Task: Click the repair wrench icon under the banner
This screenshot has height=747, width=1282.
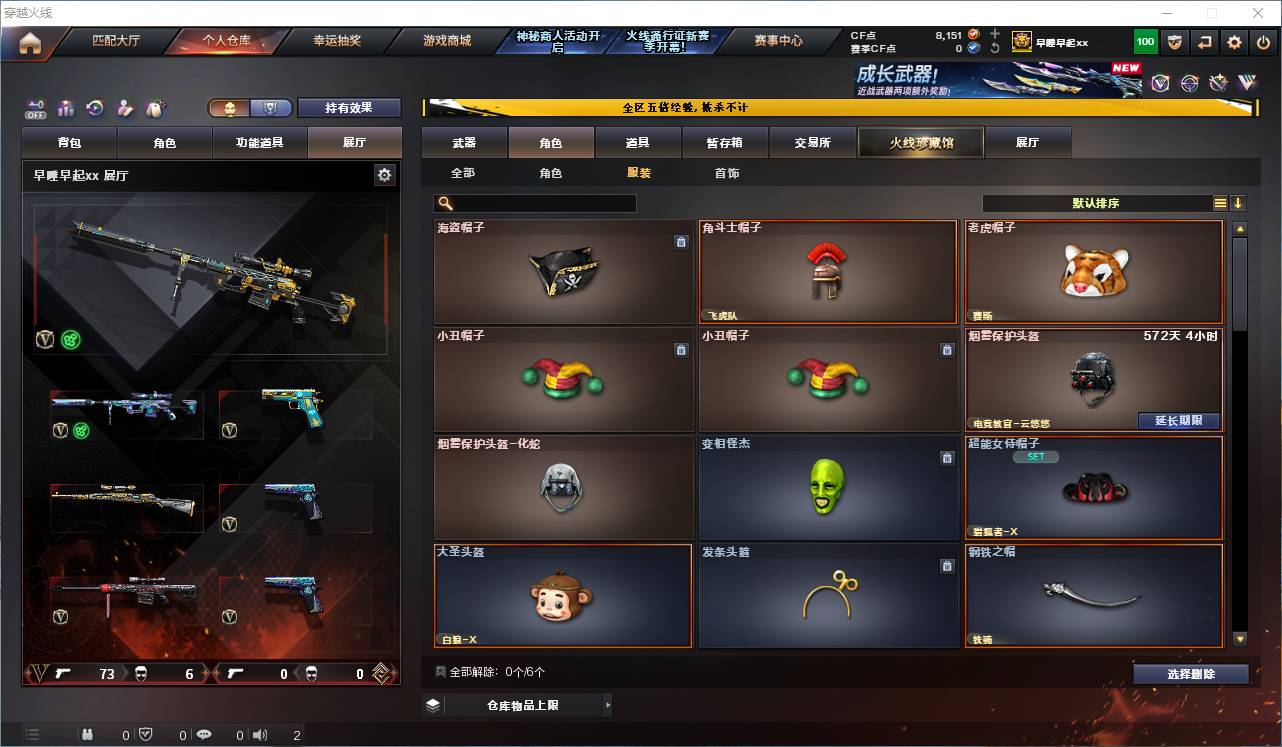Action: [1216, 84]
